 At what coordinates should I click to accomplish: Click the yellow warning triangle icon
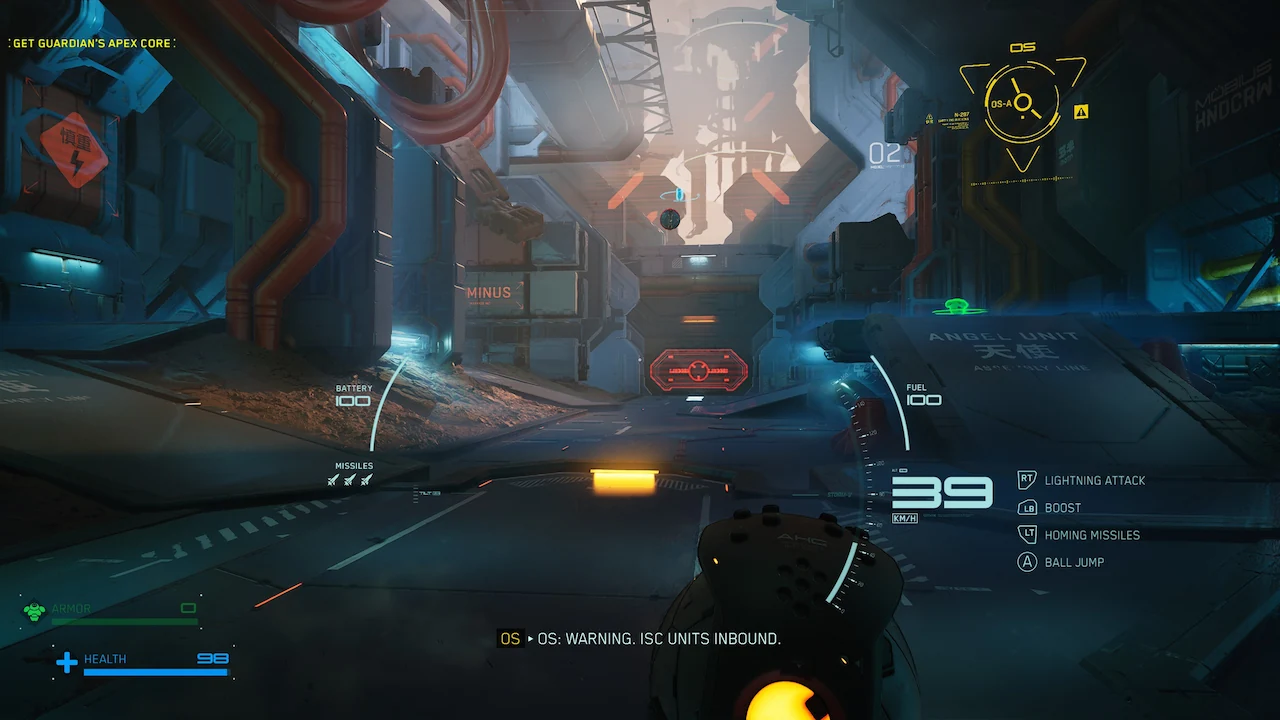[1081, 111]
